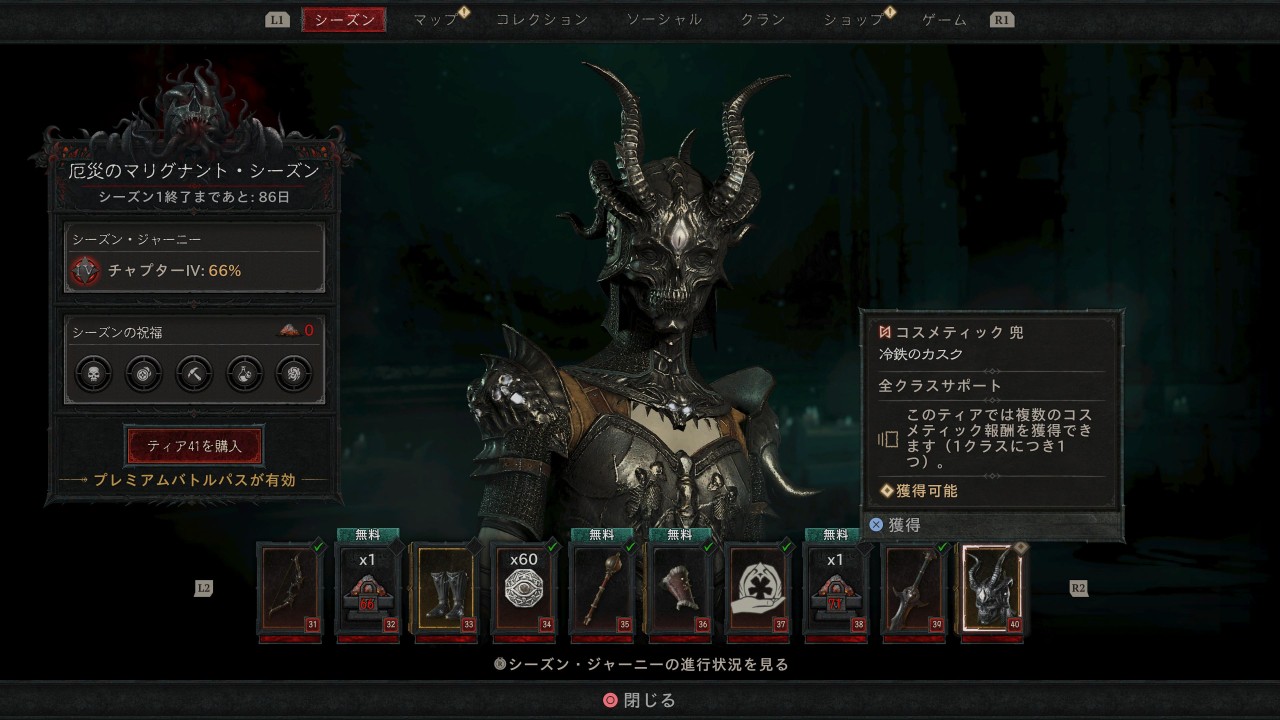Select the tier 40 horned helm reward
Screen dimensions: 1280x720
pos(992,590)
